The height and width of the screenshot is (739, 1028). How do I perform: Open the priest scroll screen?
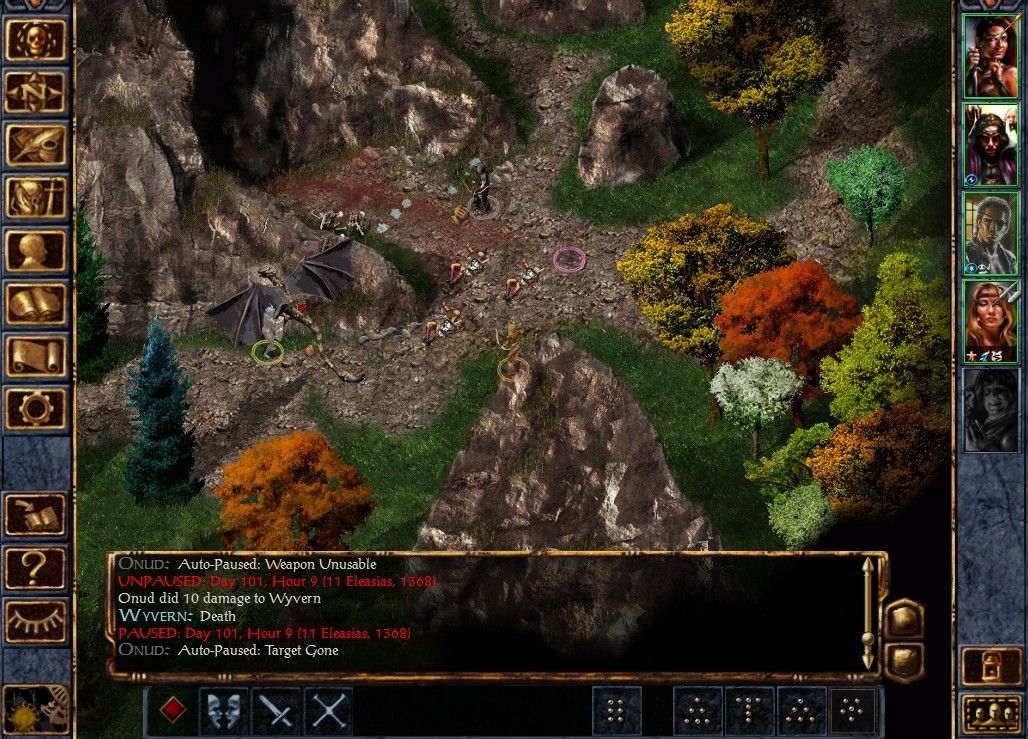(x=36, y=356)
